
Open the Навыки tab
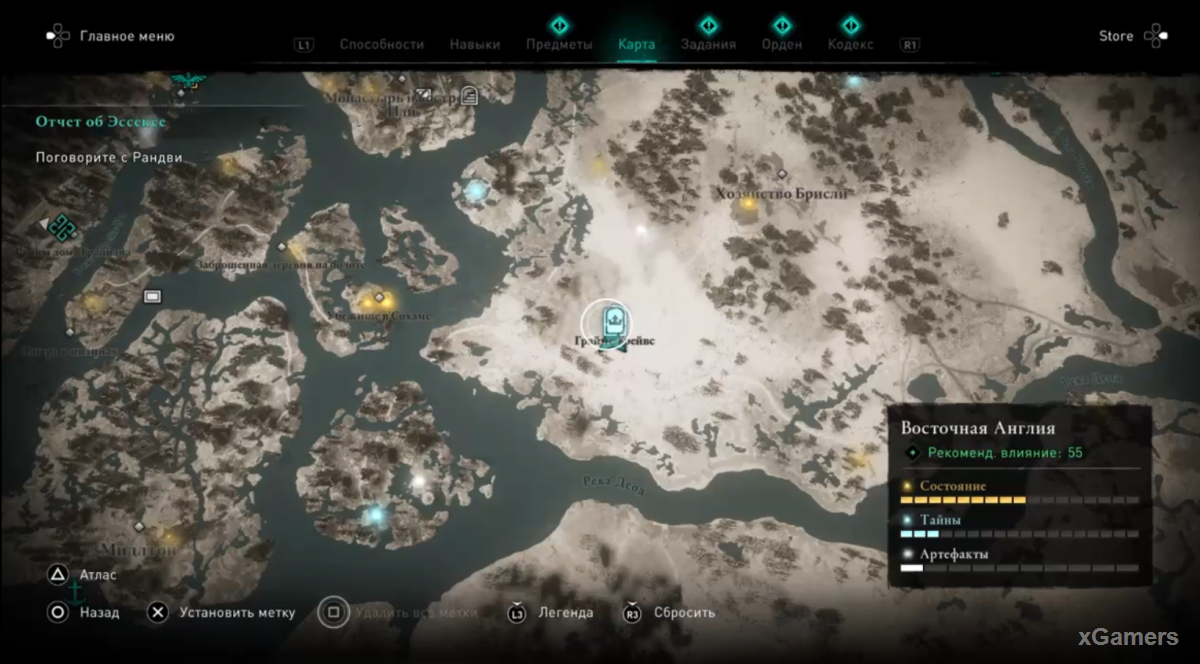click(475, 44)
